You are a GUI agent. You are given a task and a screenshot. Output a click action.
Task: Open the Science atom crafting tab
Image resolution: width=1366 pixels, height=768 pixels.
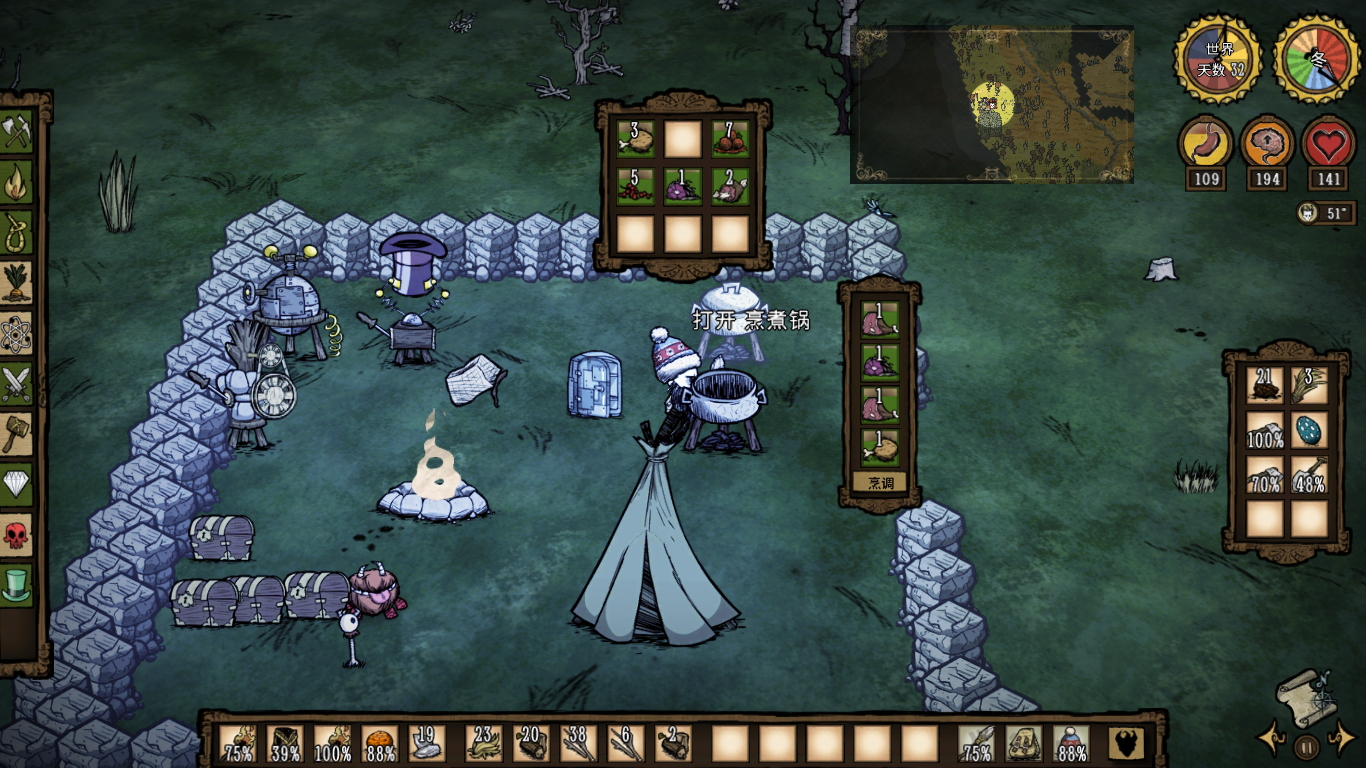[x=17, y=333]
